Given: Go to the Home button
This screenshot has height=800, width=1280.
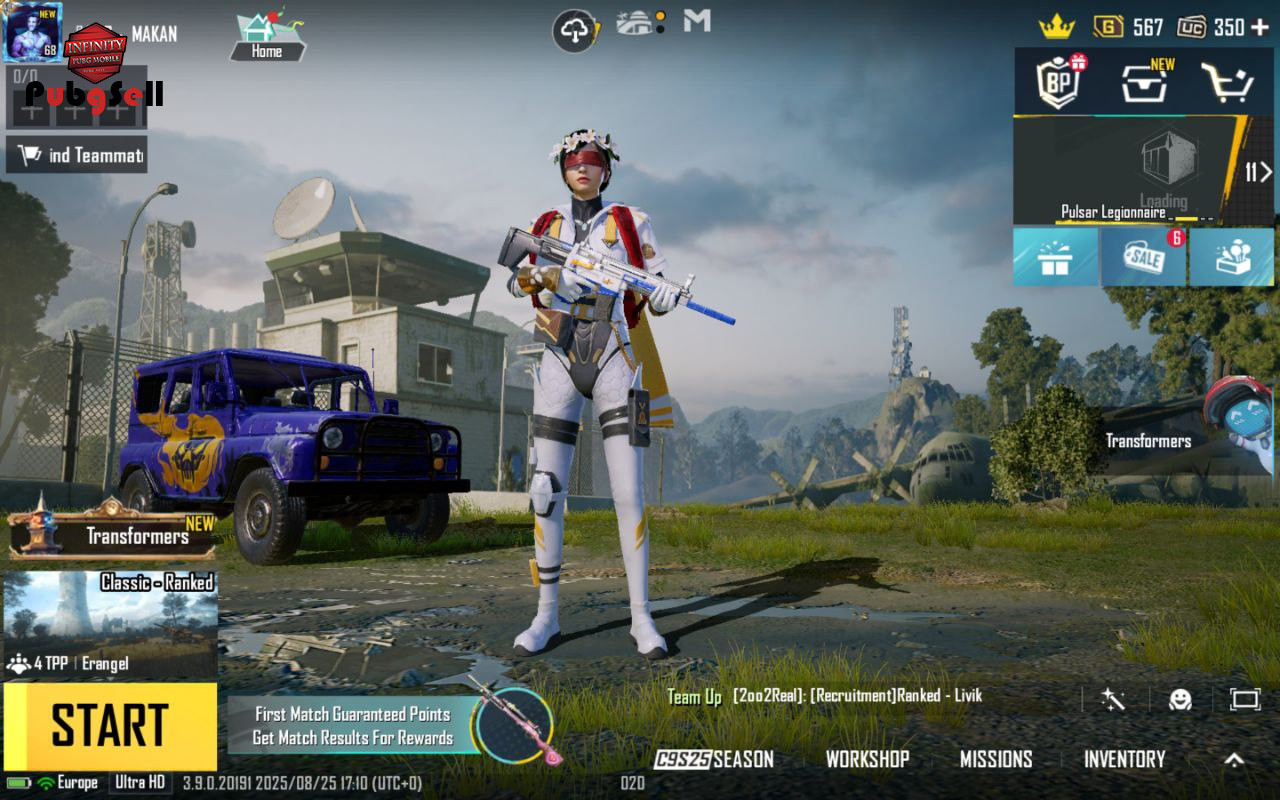Looking at the screenshot, I should click(x=266, y=38).
